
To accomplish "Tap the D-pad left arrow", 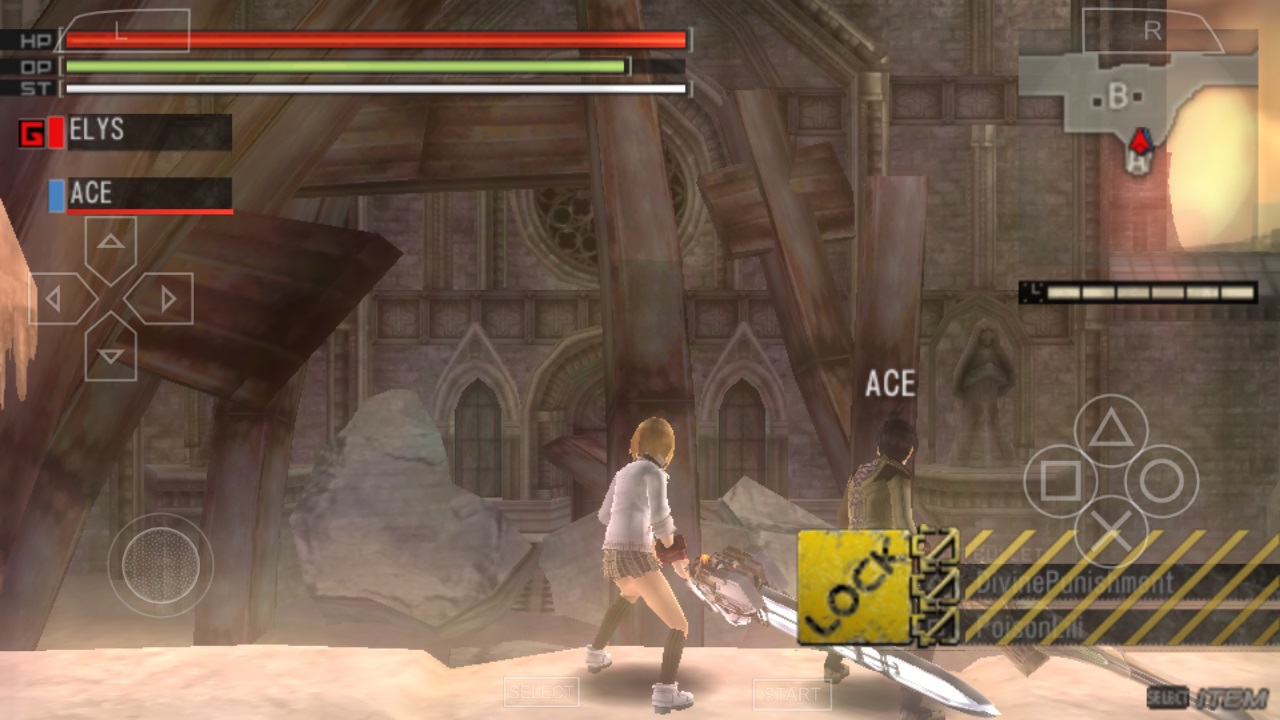I will pos(58,298).
